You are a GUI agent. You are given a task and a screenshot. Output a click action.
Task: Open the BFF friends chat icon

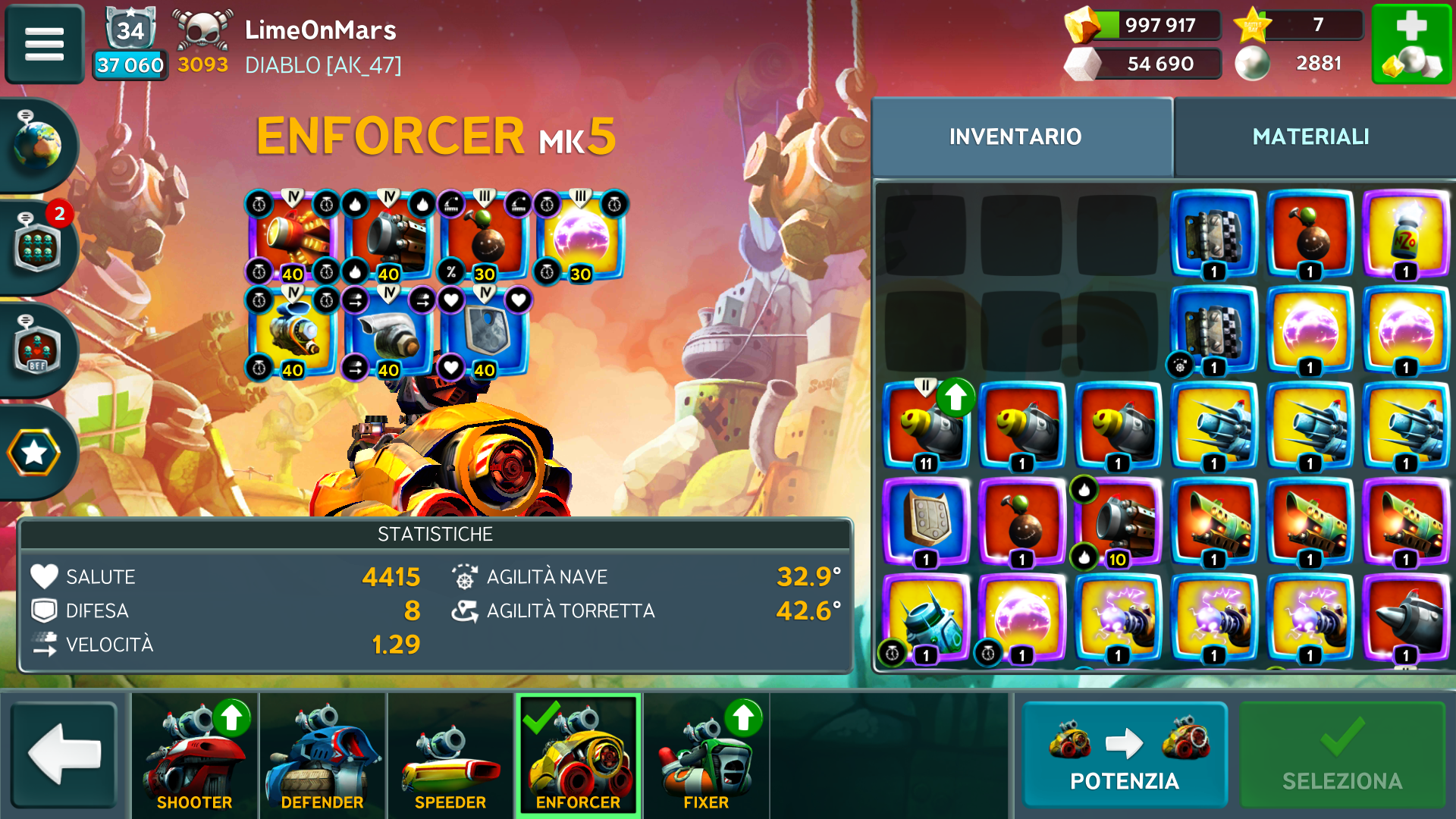coord(38,349)
